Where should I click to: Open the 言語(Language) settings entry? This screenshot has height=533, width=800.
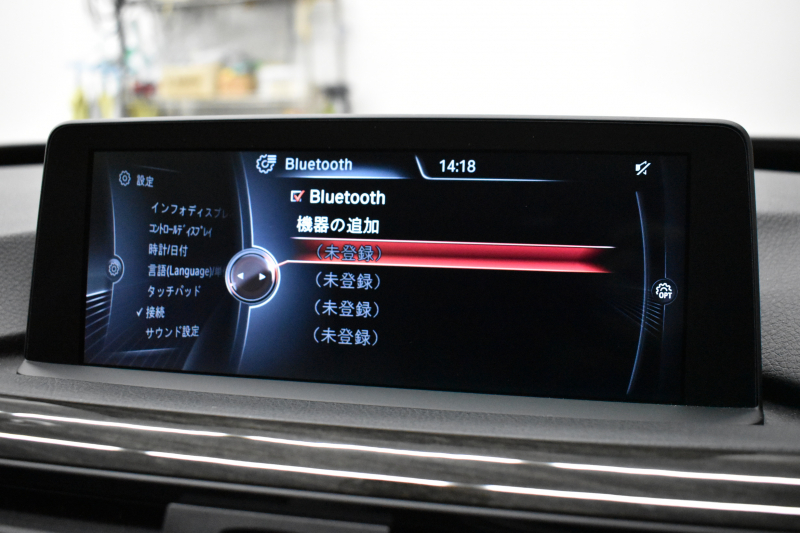181,271
